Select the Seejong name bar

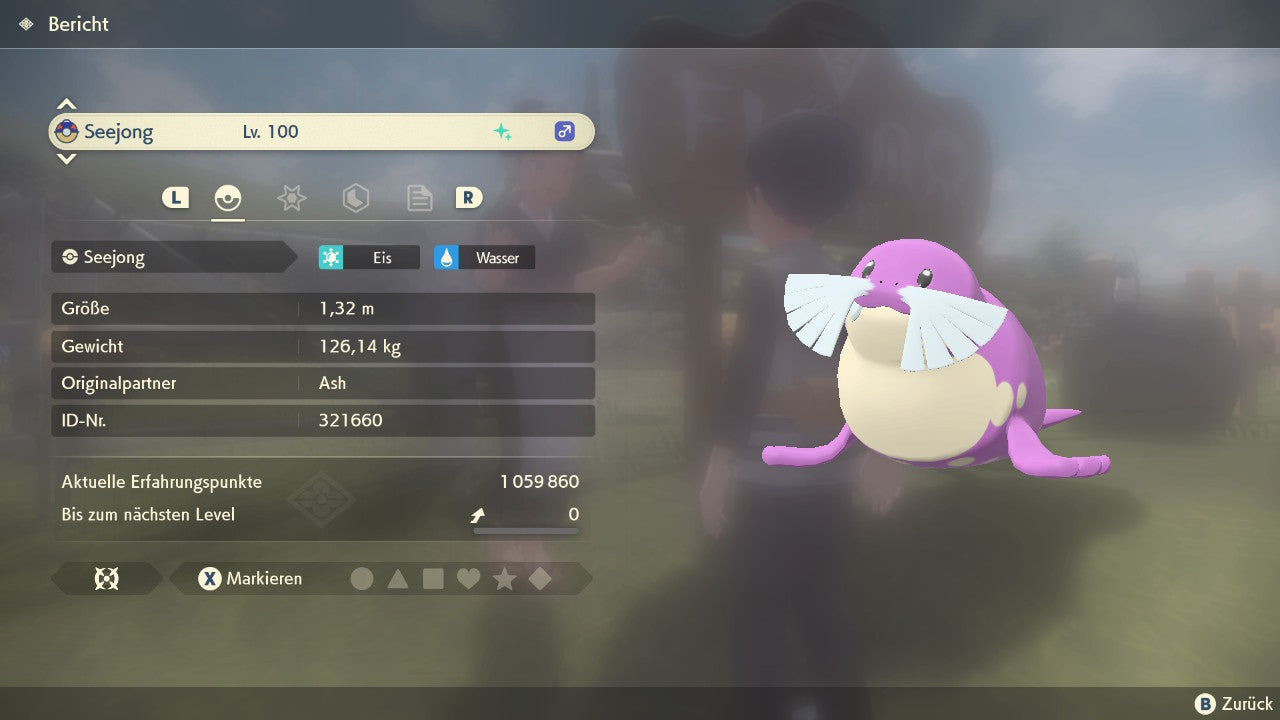click(x=320, y=132)
